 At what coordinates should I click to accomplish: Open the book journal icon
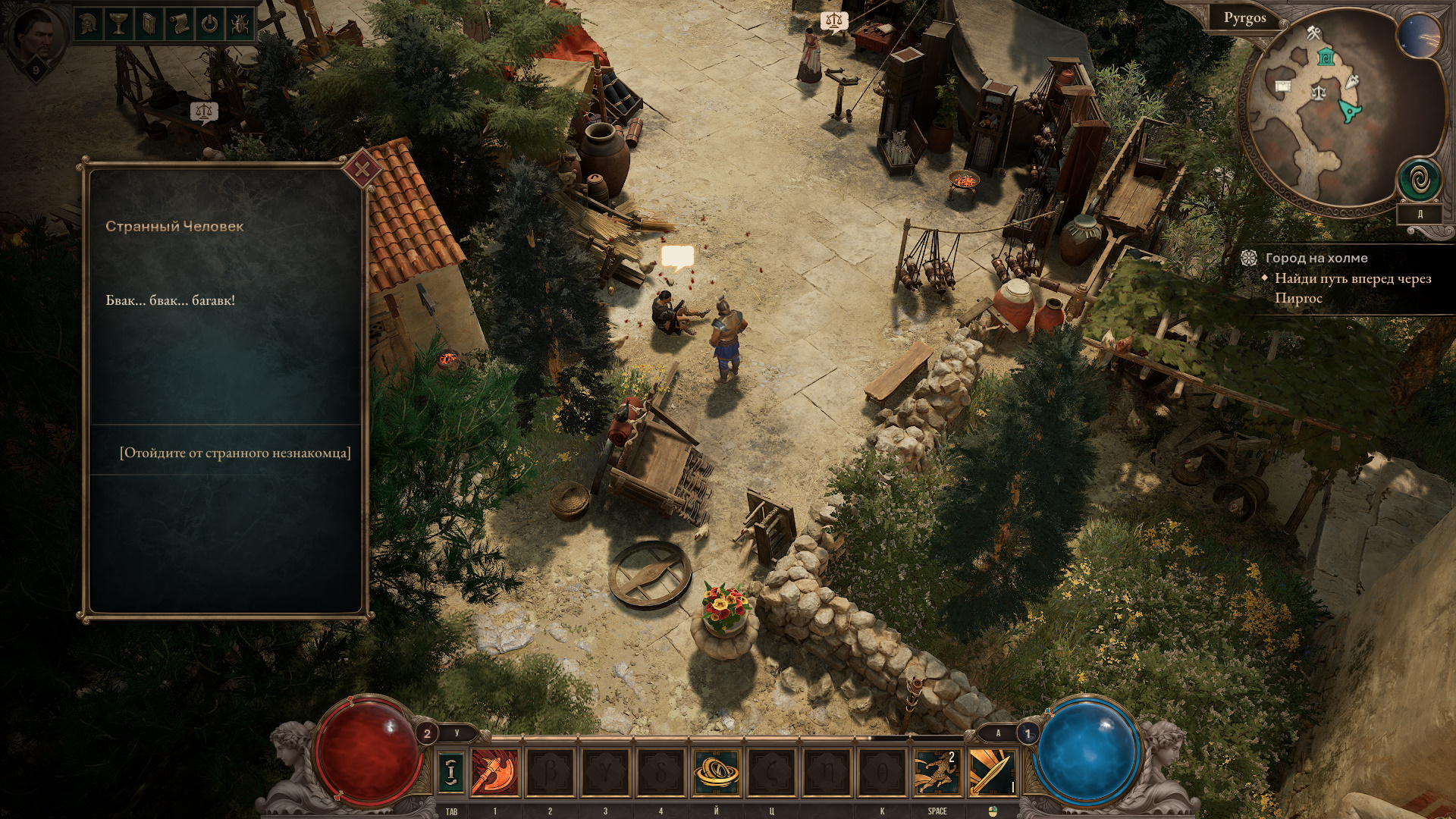coord(149,24)
